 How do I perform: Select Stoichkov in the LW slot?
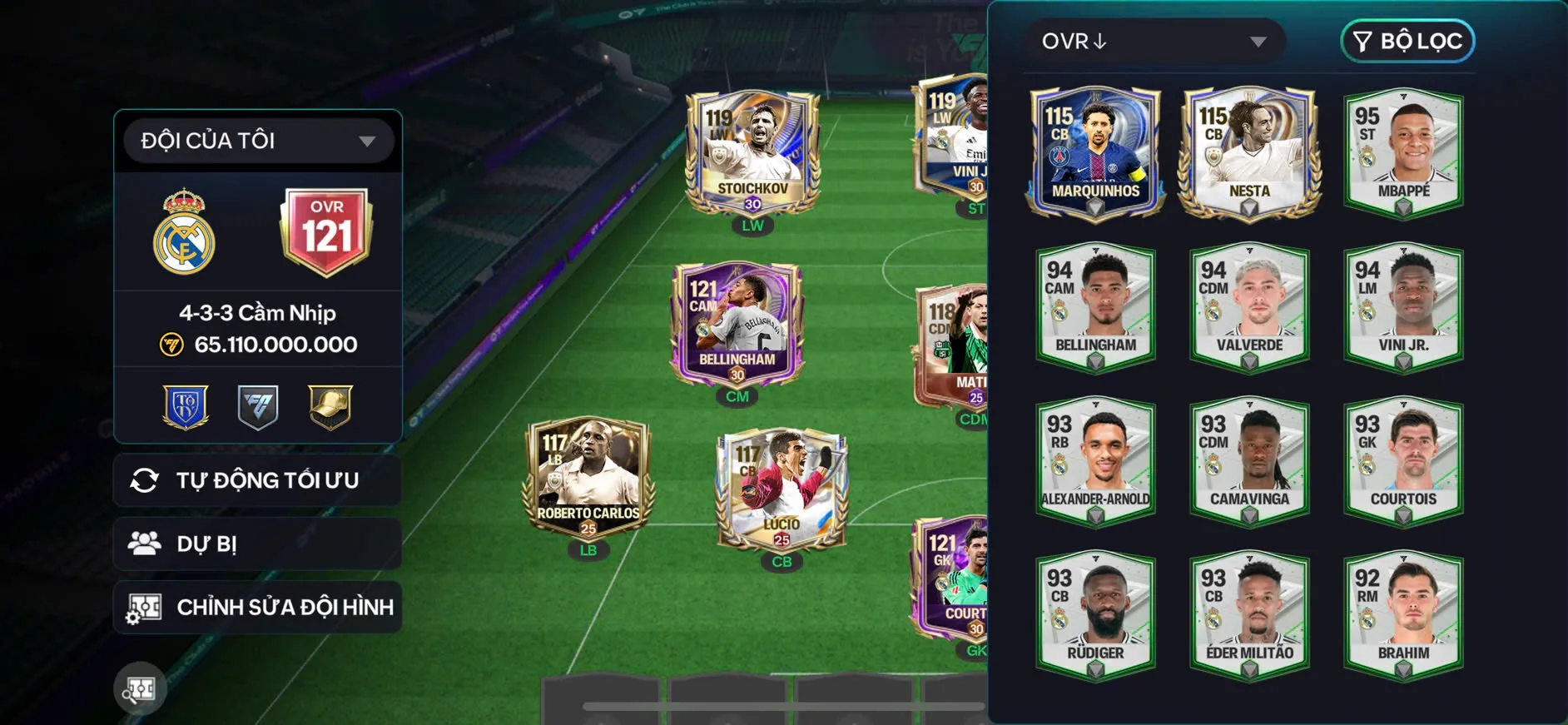pos(752,153)
